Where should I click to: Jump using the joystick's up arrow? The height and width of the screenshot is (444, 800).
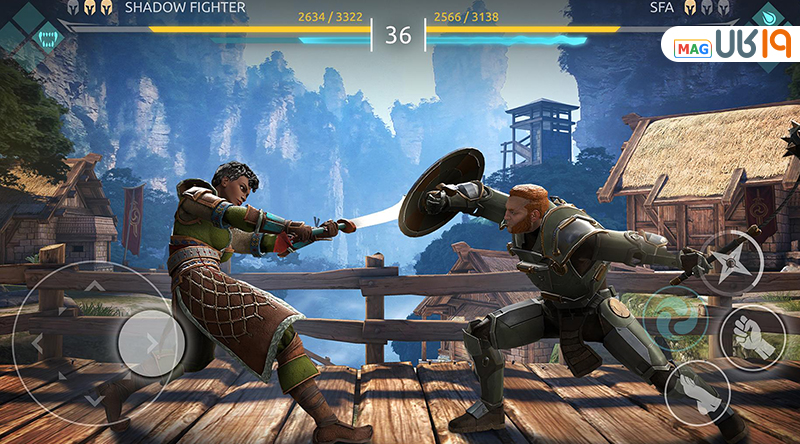click(x=92, y=285)
